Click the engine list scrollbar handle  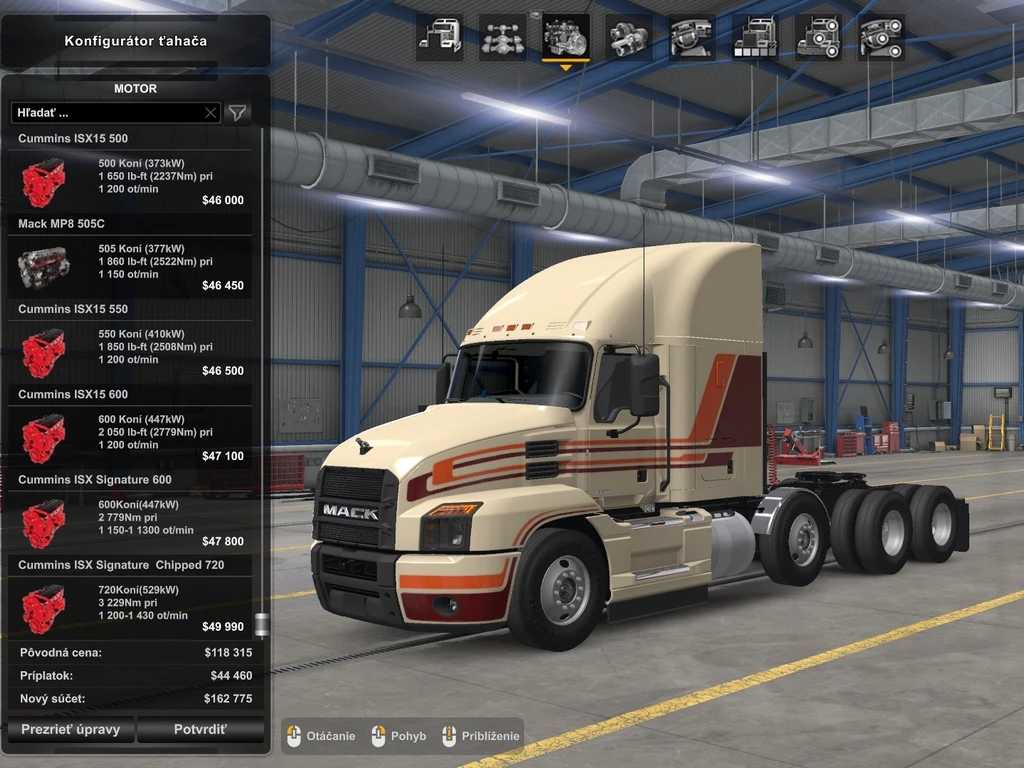pos(262,626)
